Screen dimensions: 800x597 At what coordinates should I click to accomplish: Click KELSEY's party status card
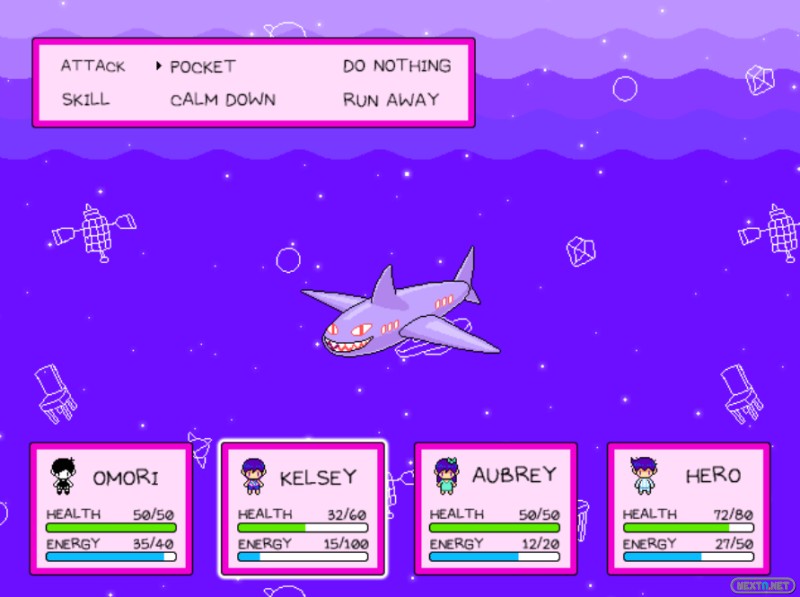coord(302,509)
